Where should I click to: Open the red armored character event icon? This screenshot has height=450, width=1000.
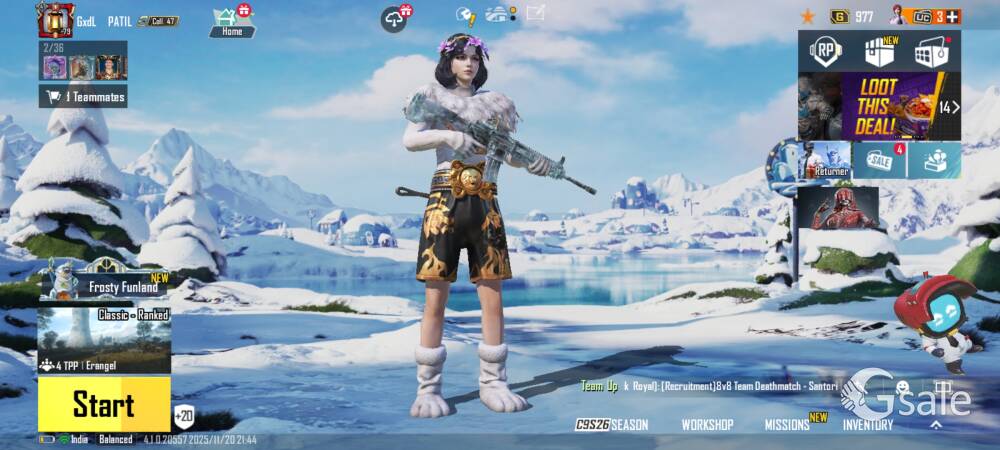pos(838,208)
